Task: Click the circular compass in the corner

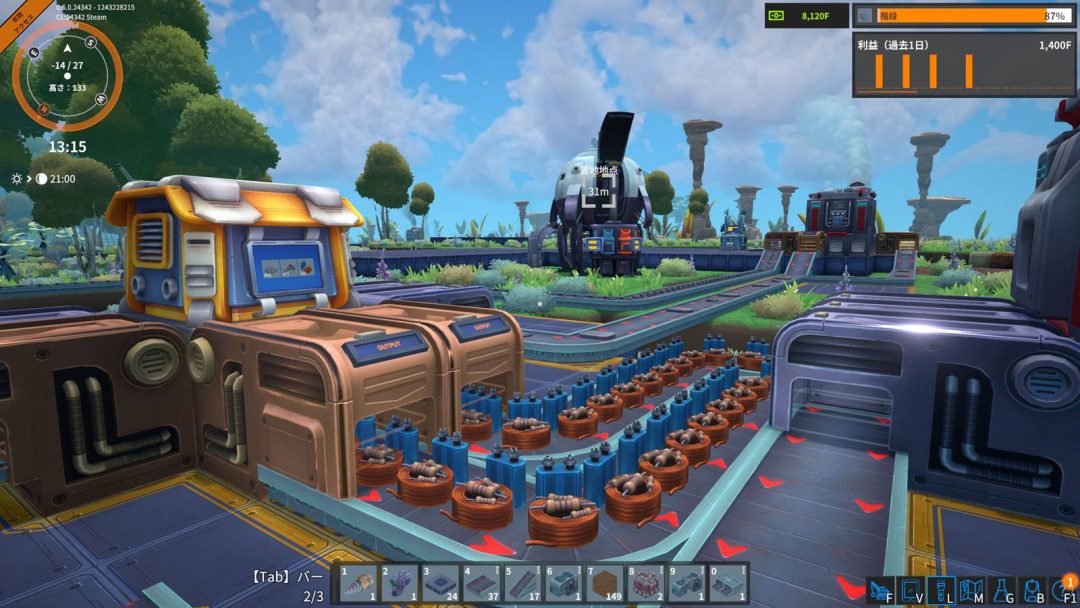Action: click(67, 76)
